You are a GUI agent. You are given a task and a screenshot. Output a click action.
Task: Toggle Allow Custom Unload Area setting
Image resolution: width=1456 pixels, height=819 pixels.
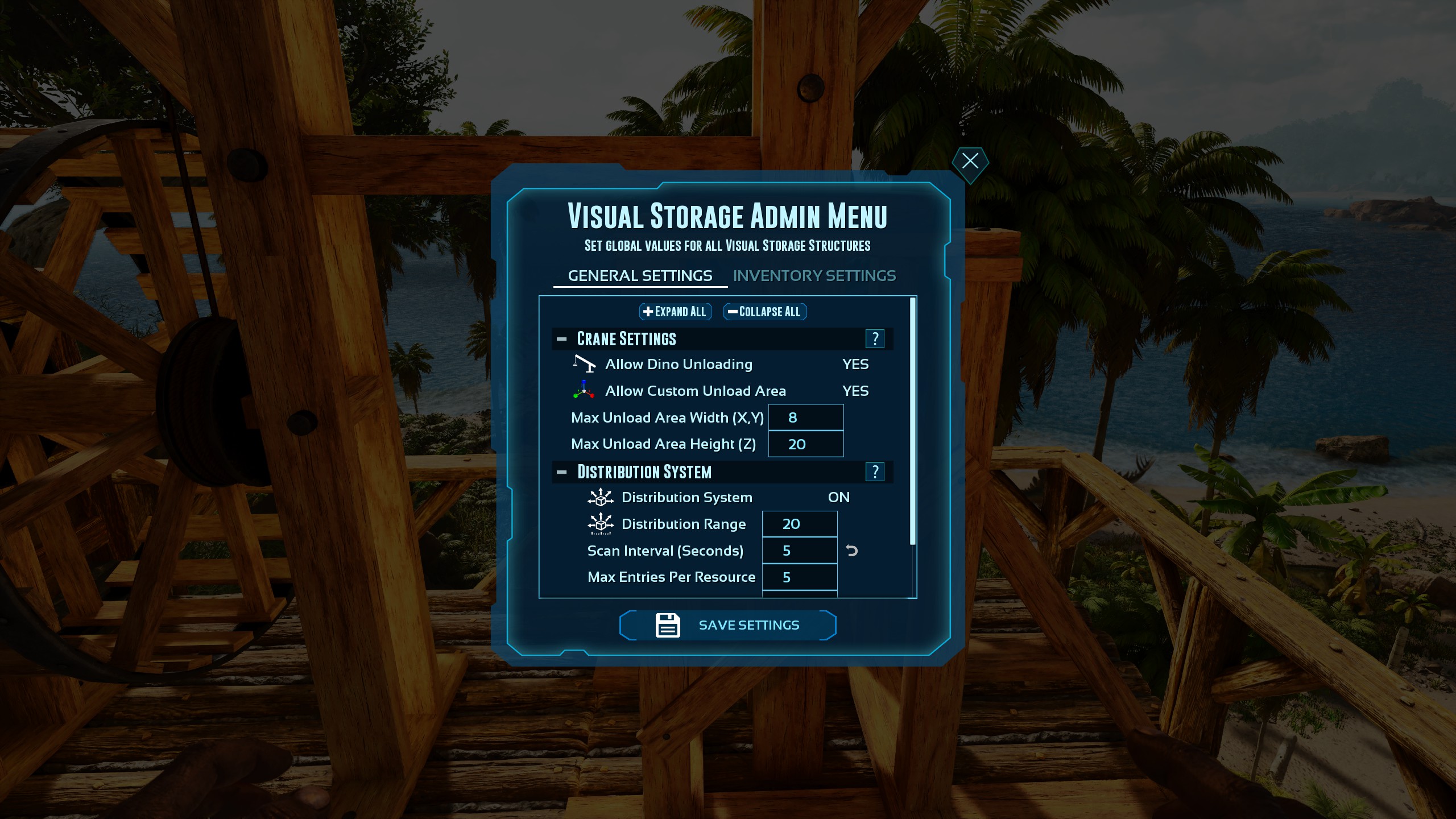pos(855,391)
